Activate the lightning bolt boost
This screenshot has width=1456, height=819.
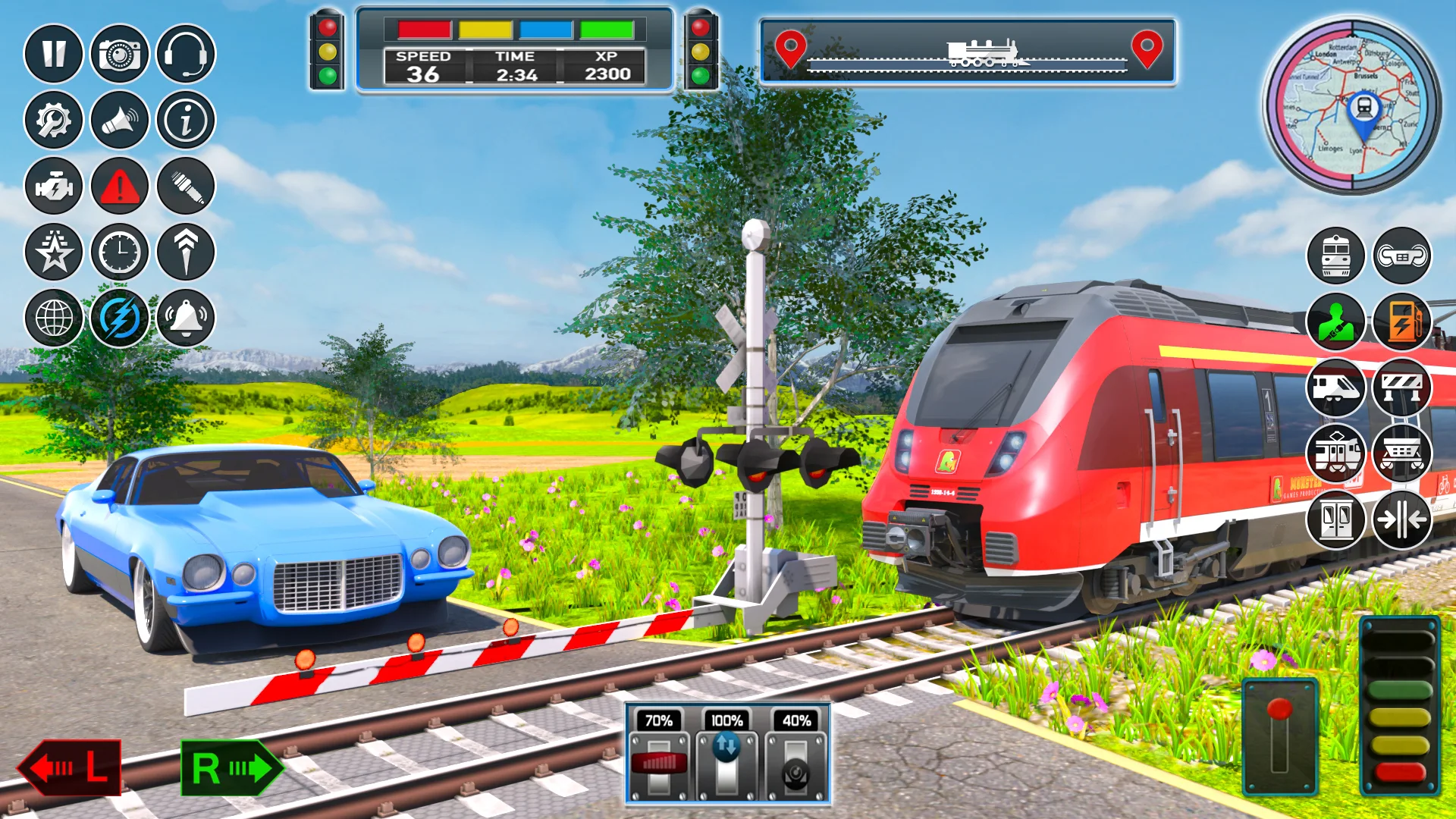(120, 318)
